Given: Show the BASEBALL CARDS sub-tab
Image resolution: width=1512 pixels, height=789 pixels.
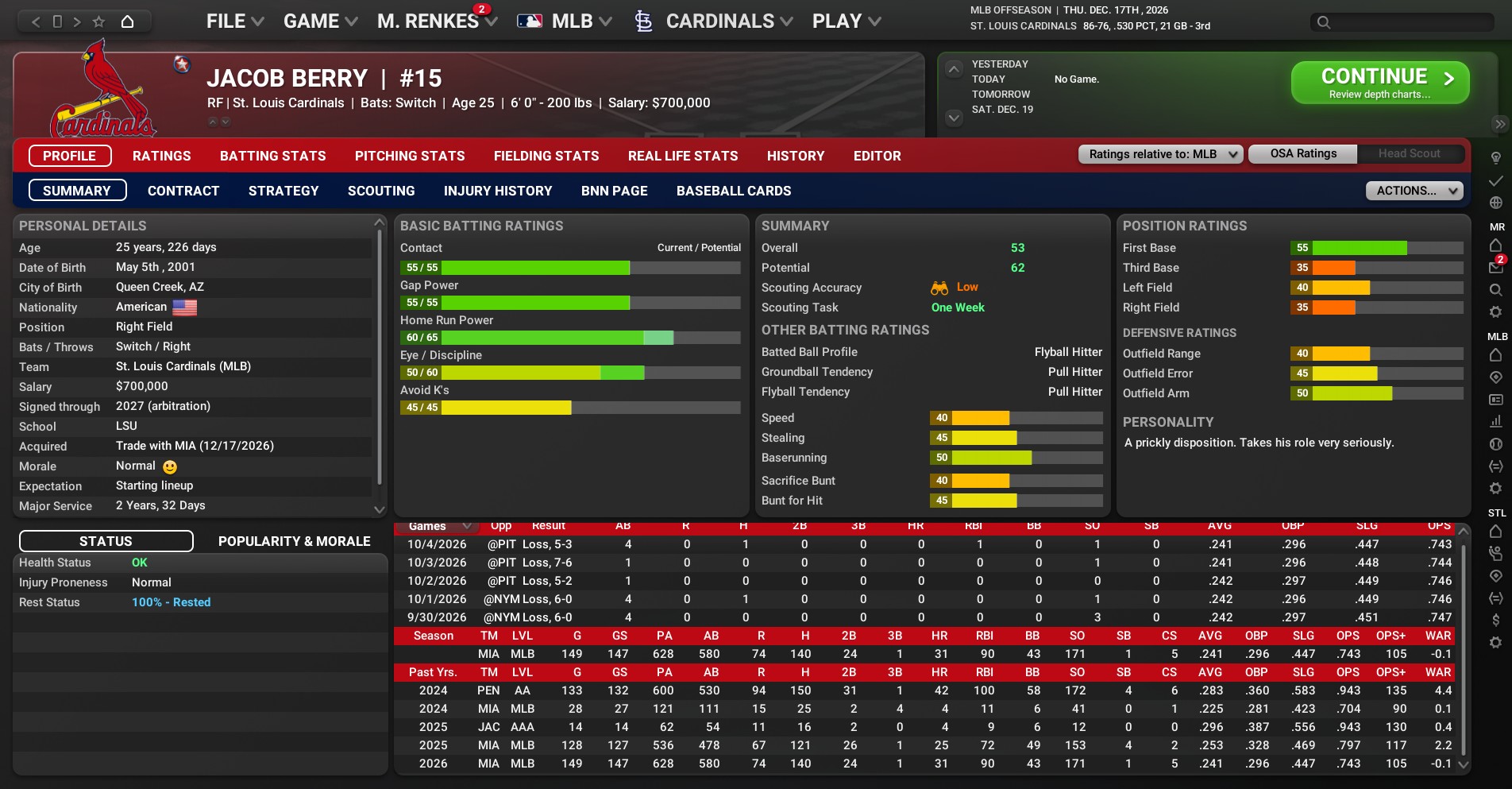Looking at the screenshot, I should point(734,191).
